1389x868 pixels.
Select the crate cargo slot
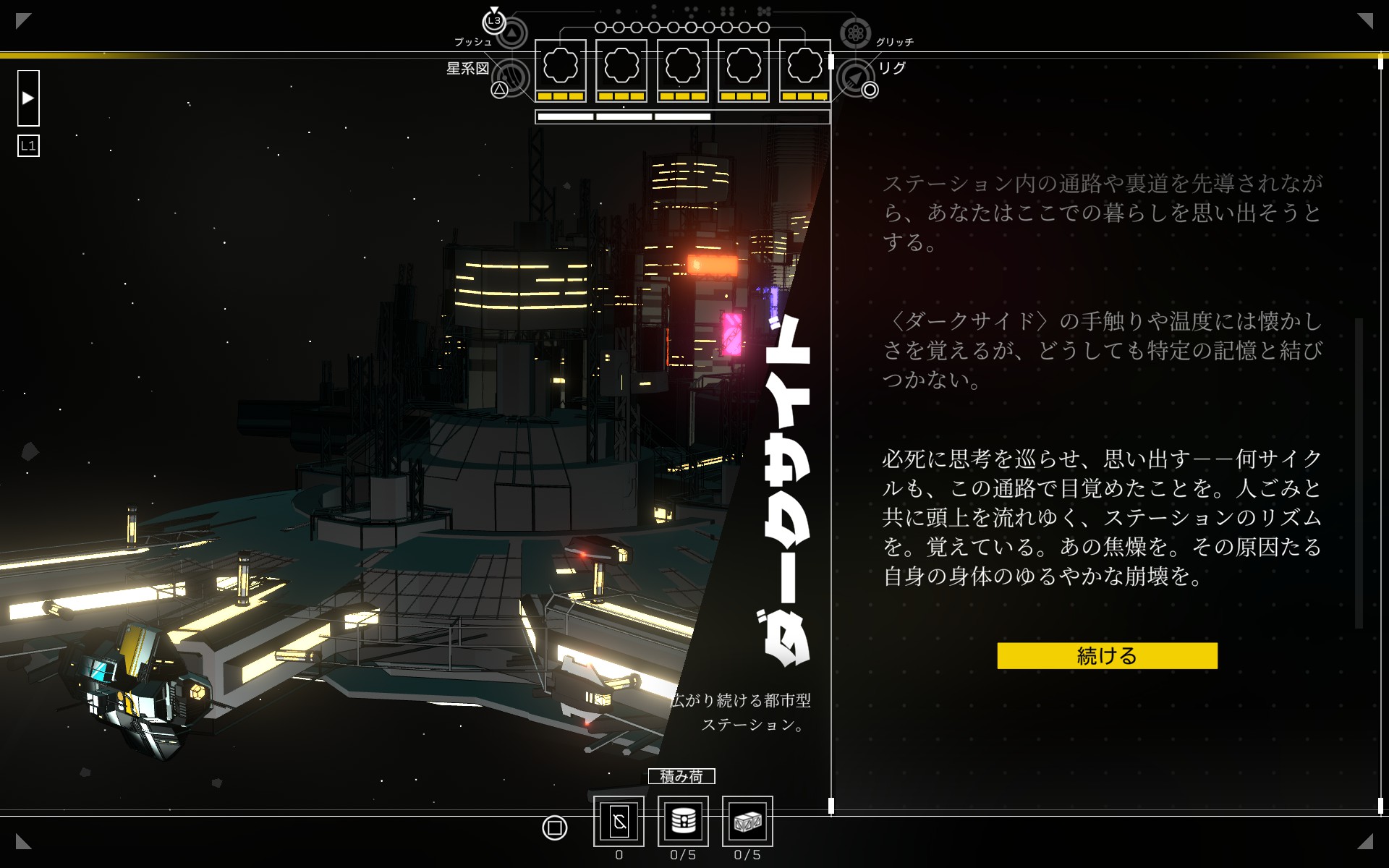point(747,821)
